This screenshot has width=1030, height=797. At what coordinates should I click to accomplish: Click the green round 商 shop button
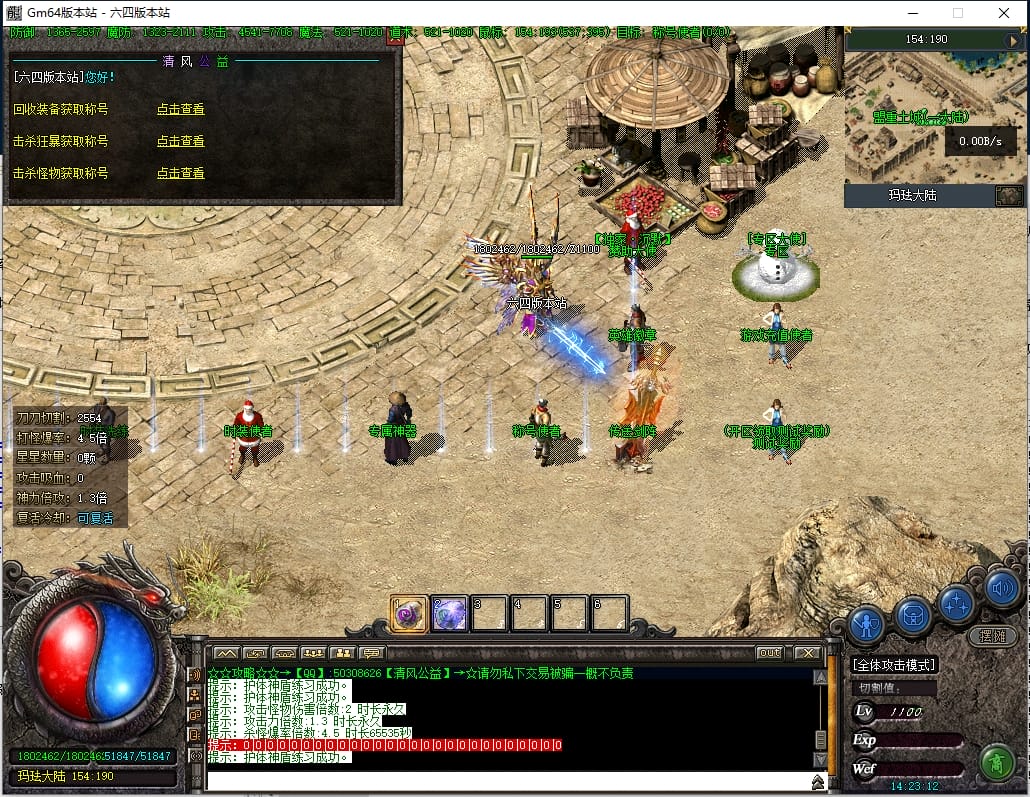(x=997, y=763)
